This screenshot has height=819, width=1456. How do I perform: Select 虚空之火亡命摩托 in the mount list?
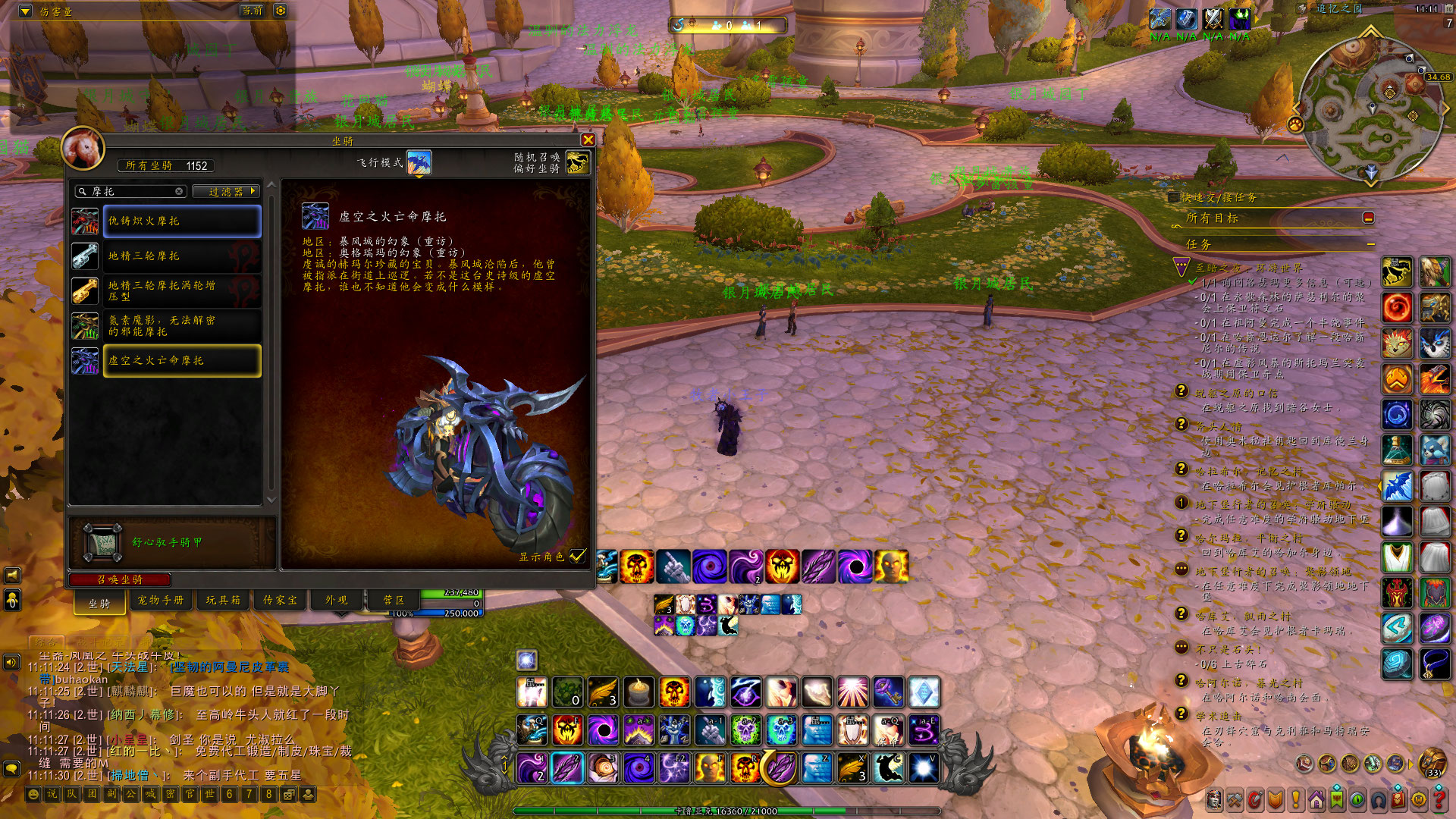coord(182,361)
